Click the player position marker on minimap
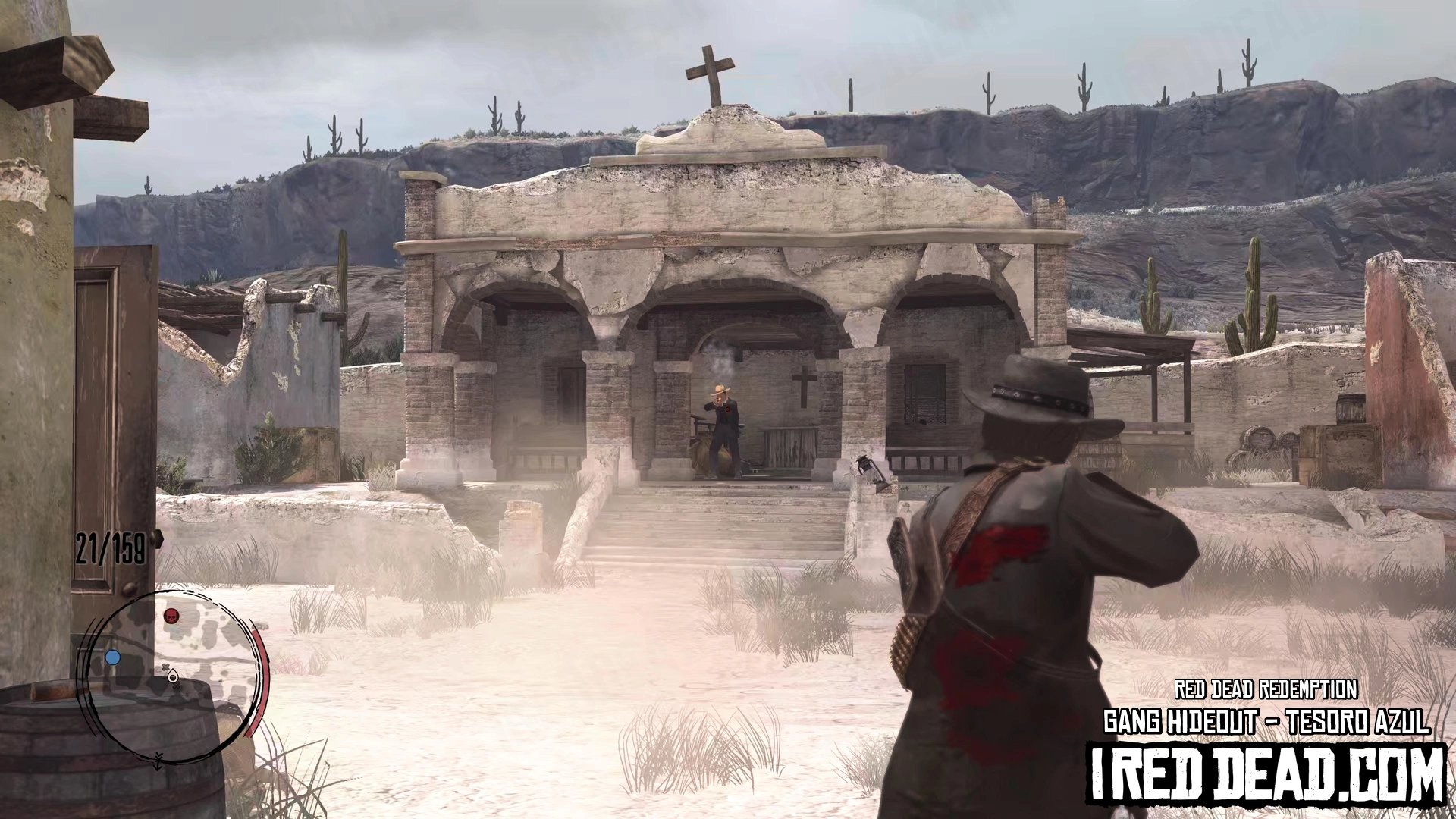1456x819 pixels. (174, 676)
